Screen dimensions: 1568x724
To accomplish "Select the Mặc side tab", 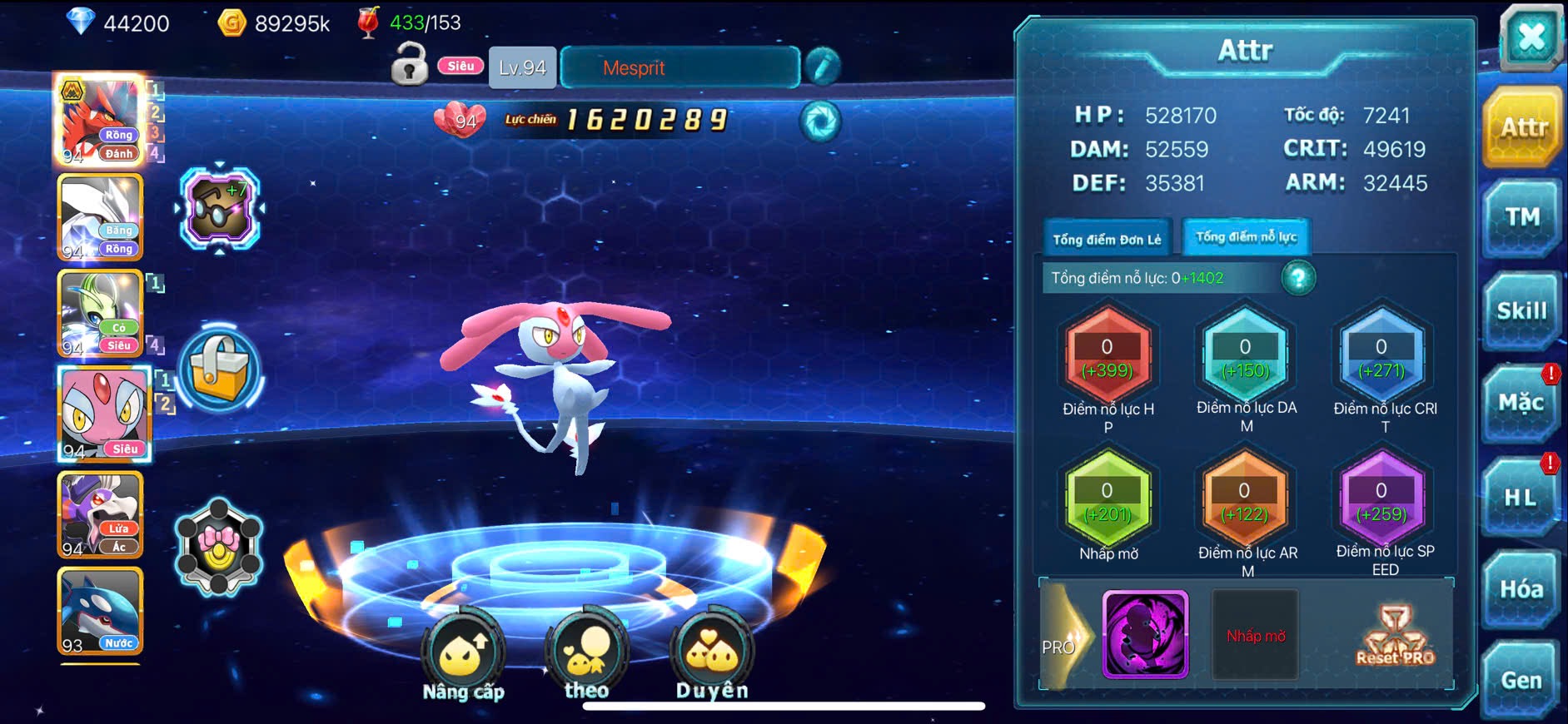I will coord(1521,404).
